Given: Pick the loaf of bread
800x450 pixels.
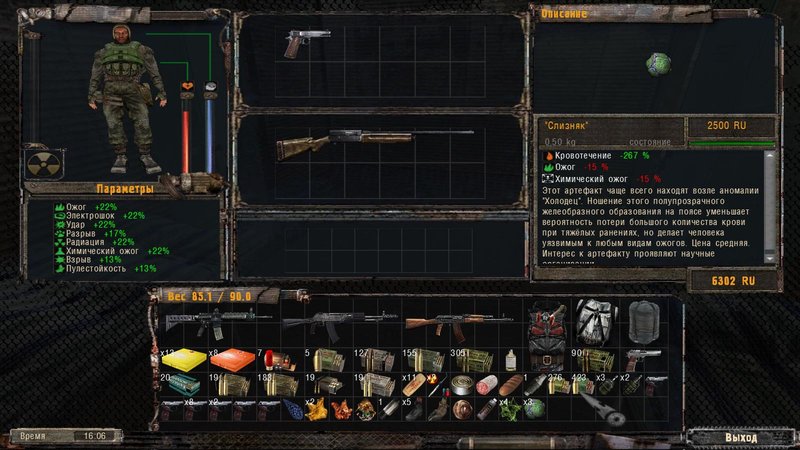Looking at the screenshot, I should click(x=511, y=384).
